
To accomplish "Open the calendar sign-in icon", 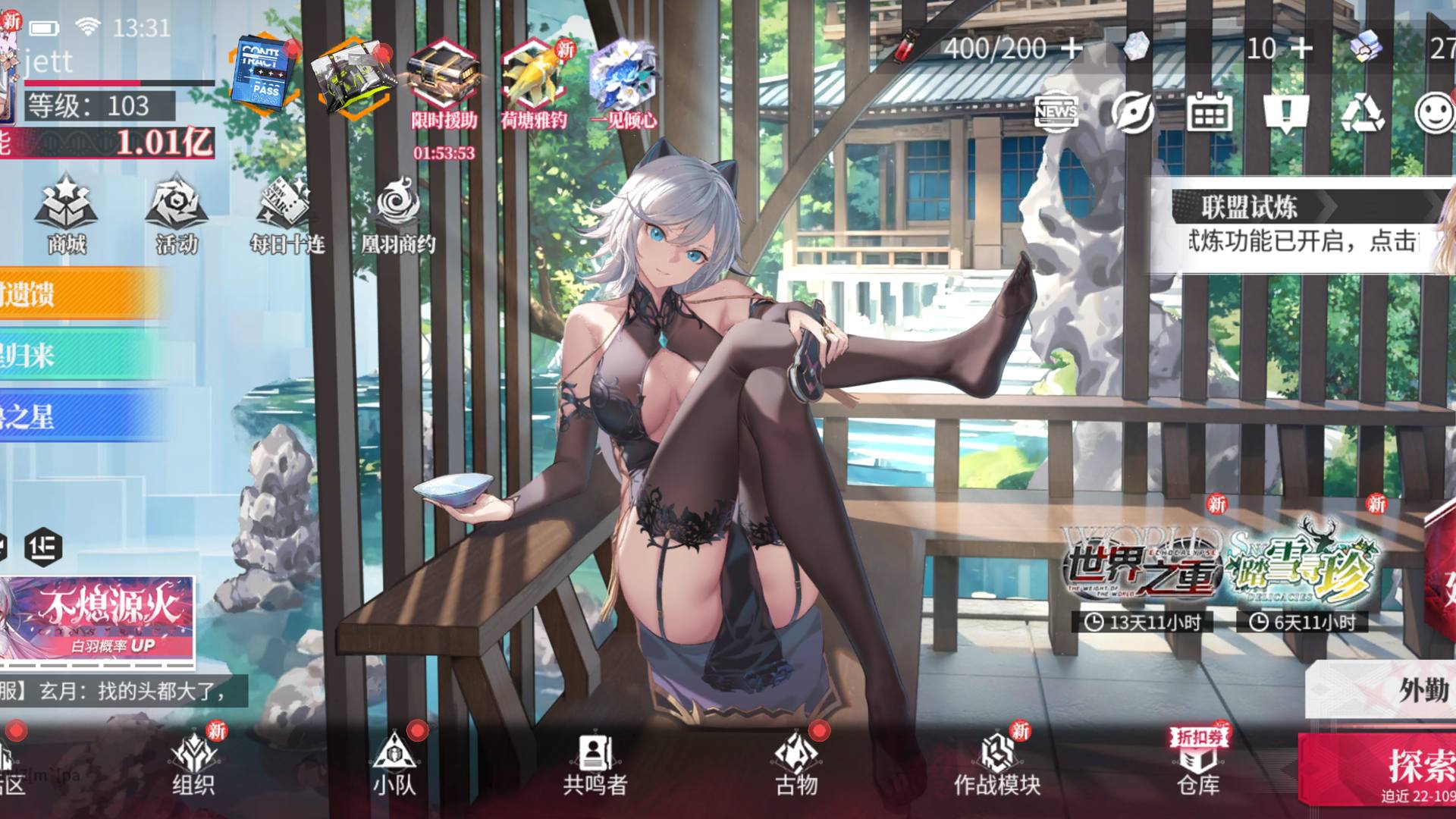I will [1209, 113].
